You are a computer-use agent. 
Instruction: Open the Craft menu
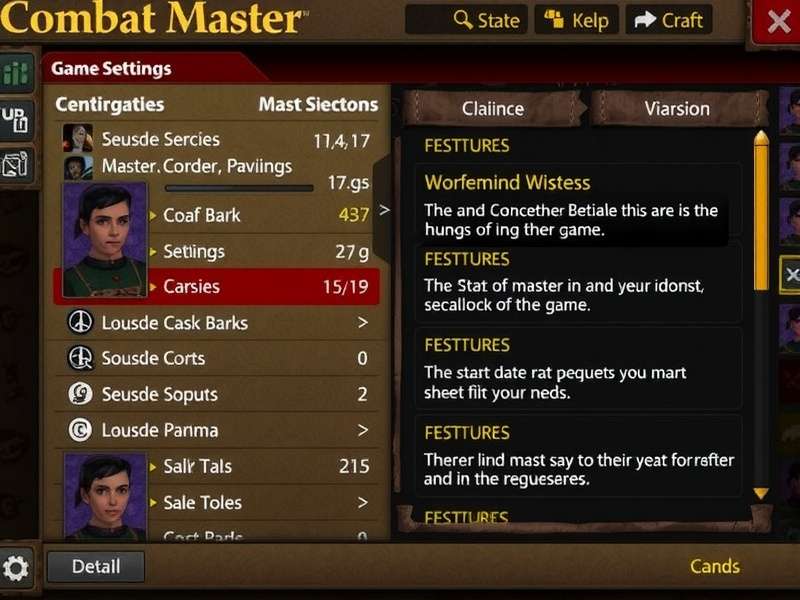[x=670, y=20]
